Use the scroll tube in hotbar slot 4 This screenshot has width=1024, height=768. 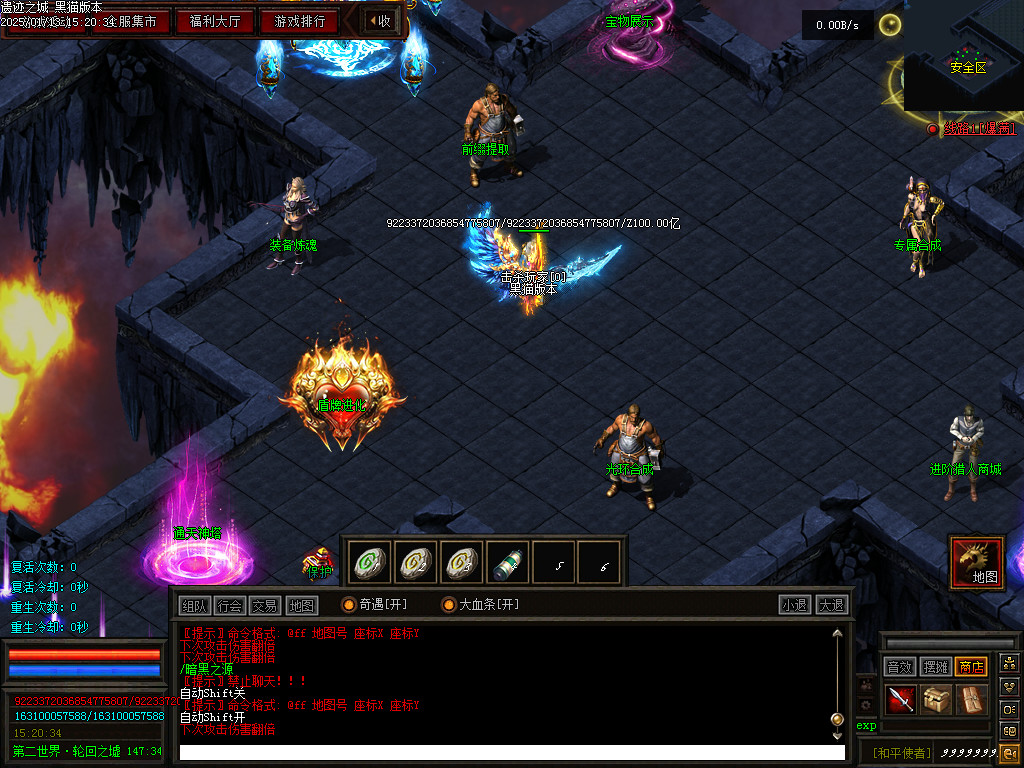(509, 563)
